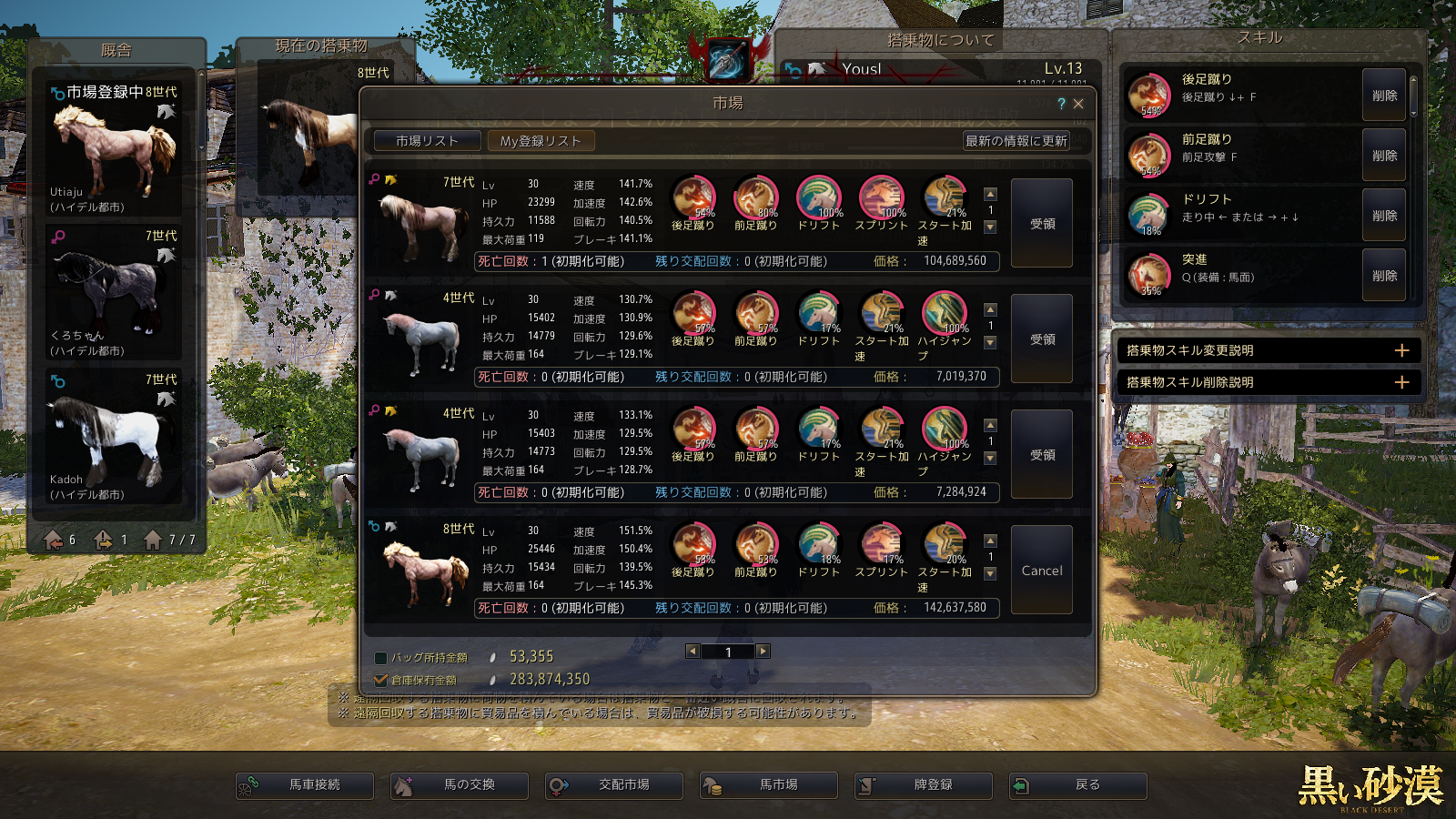
Task: Open the 馬の交換 menu
Action: pyautogui.click(x=460, y=785)
